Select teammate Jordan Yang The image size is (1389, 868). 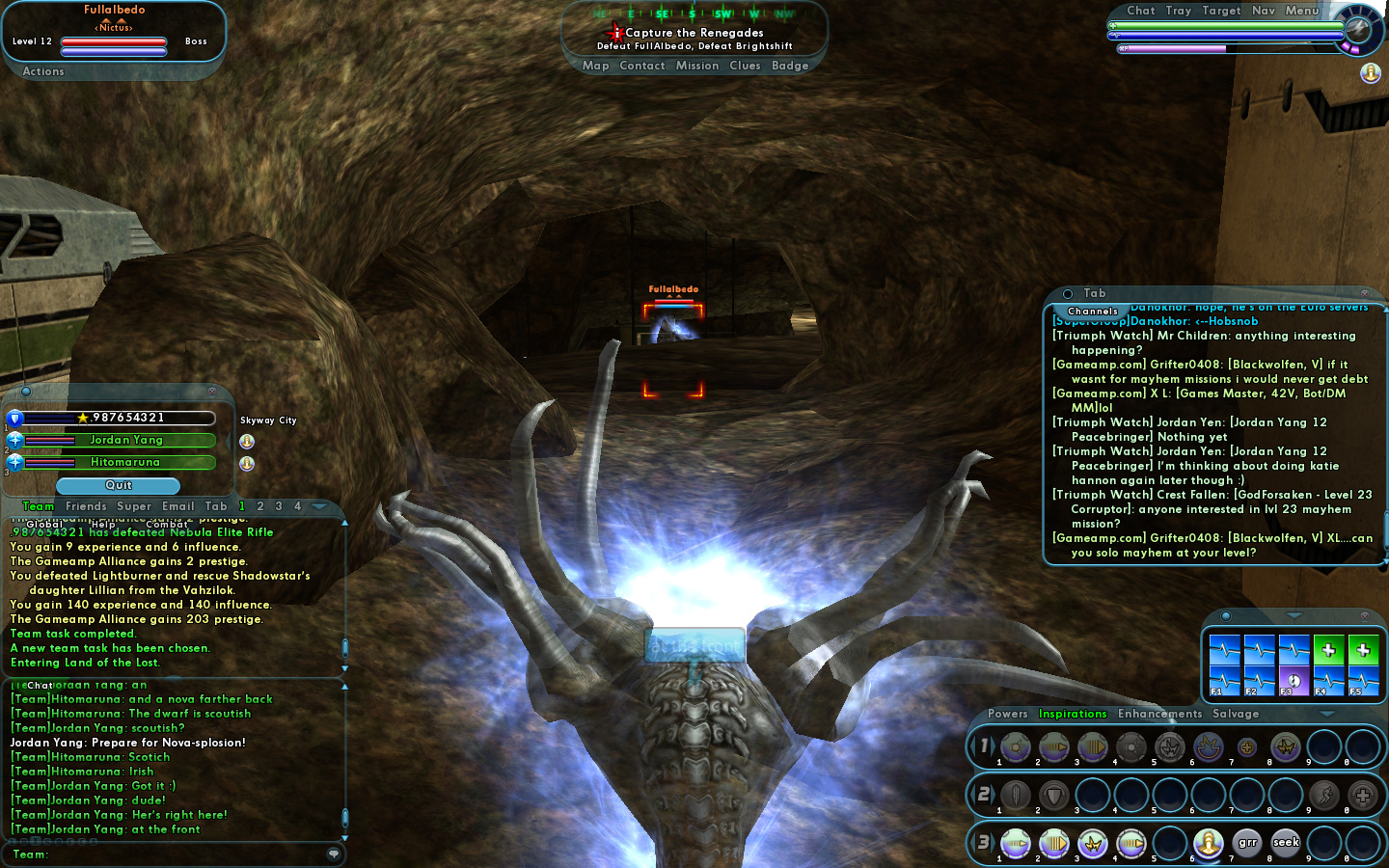(126, 440)
